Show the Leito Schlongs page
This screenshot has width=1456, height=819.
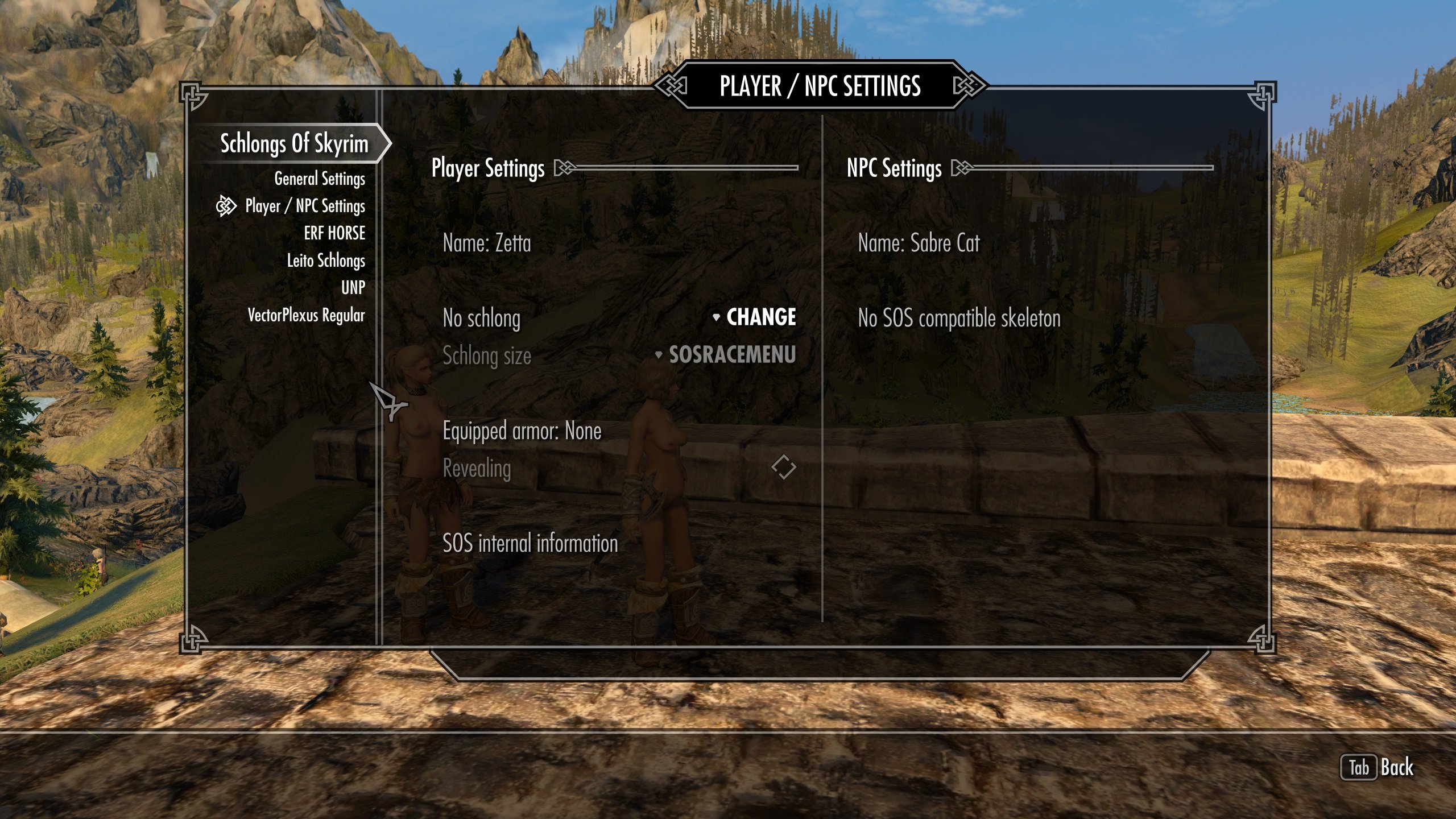tap(325, 260)
